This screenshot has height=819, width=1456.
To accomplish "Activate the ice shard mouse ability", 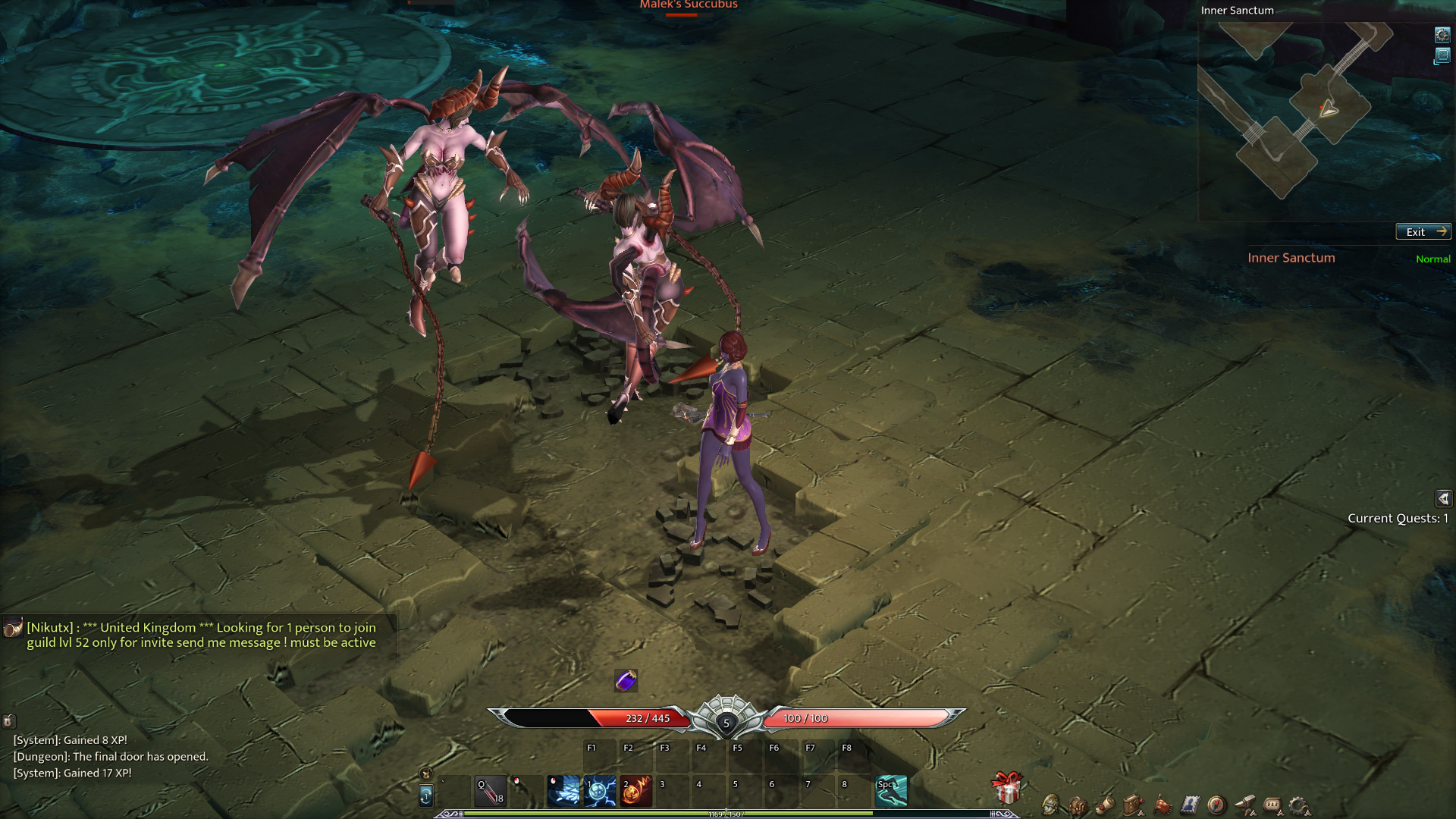I will (563, 791).
